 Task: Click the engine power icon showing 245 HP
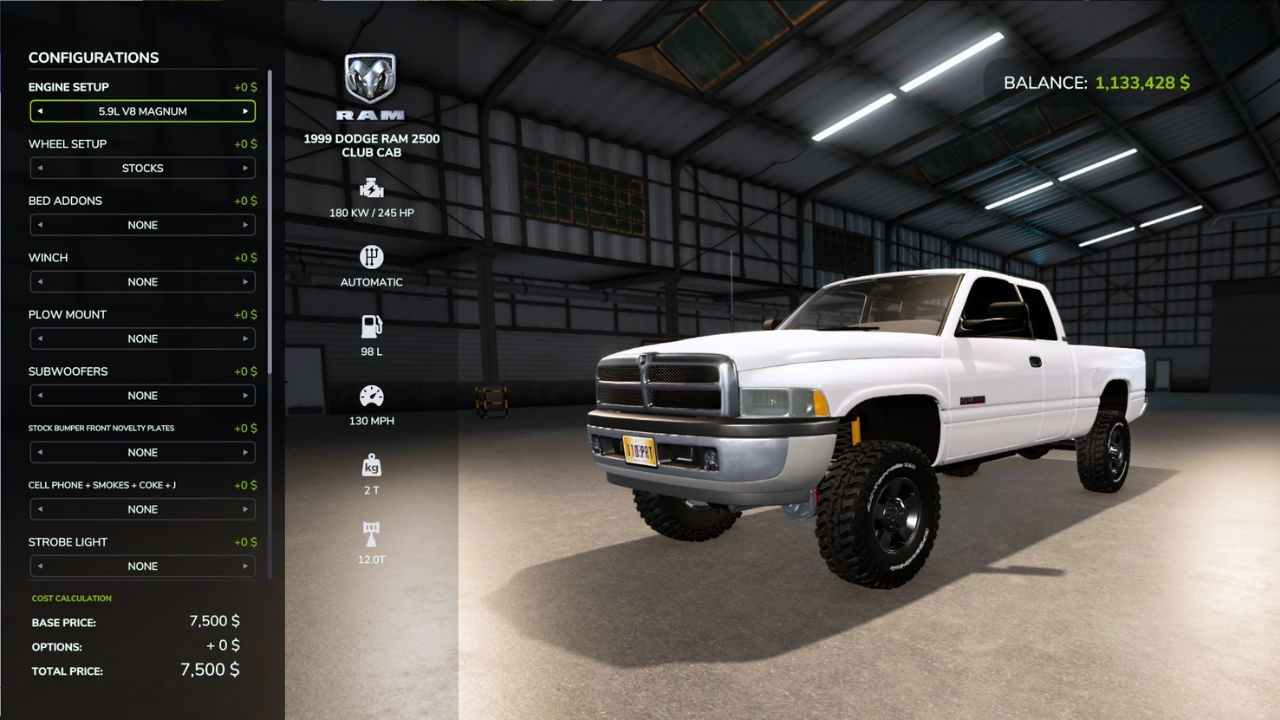(370, 187)
